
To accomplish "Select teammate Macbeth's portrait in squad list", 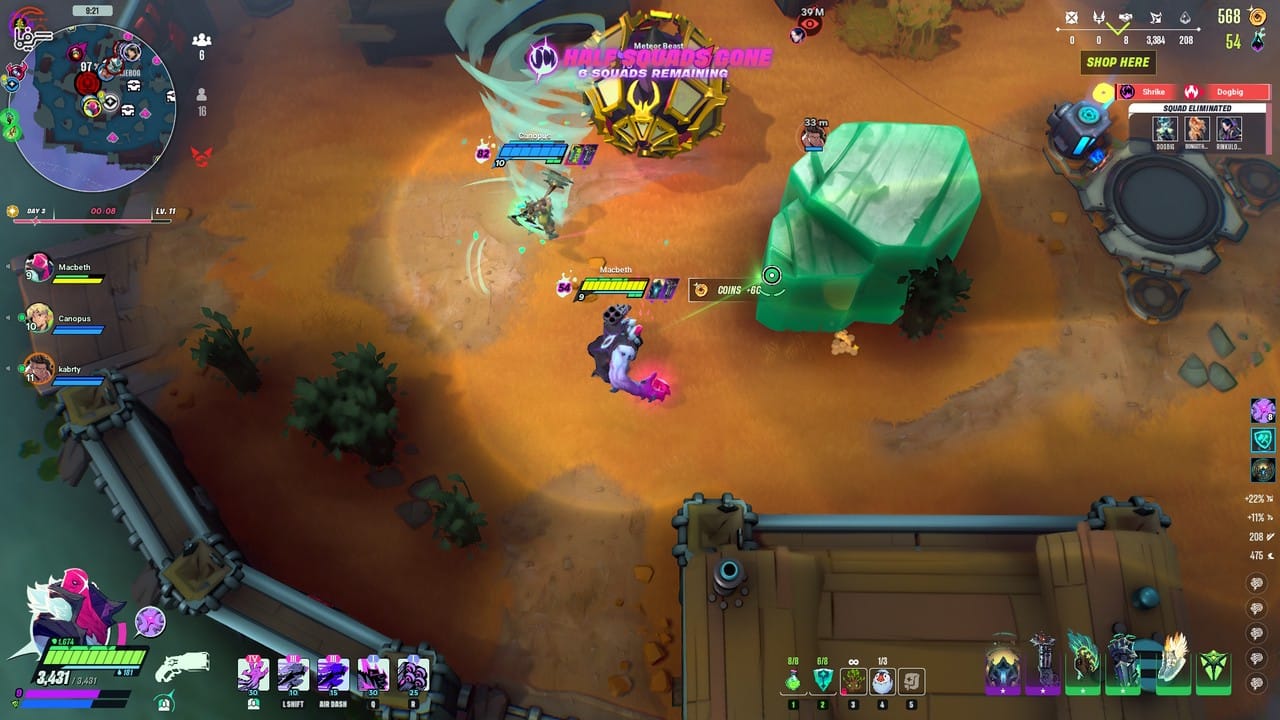I will tap(39, 268).
